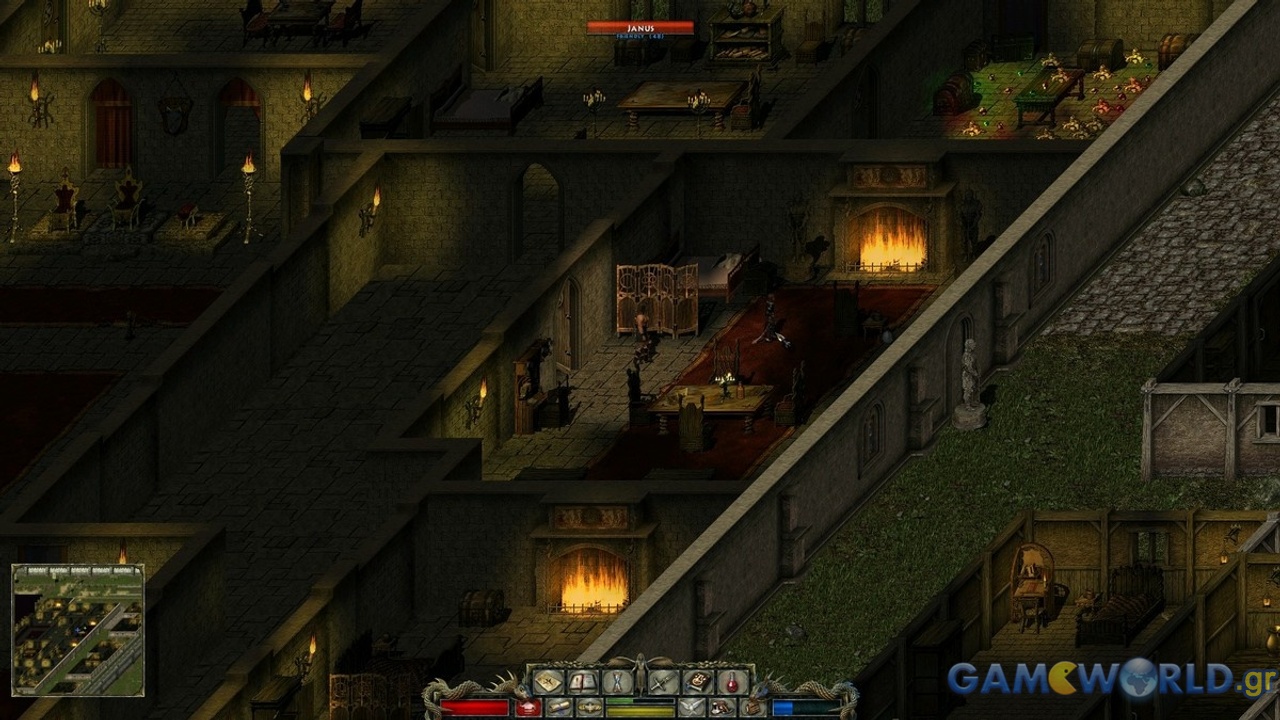This screenshot has height=720, width=1280.
Task: Select the crossed scrolls icon
Action: coord(617,682)
